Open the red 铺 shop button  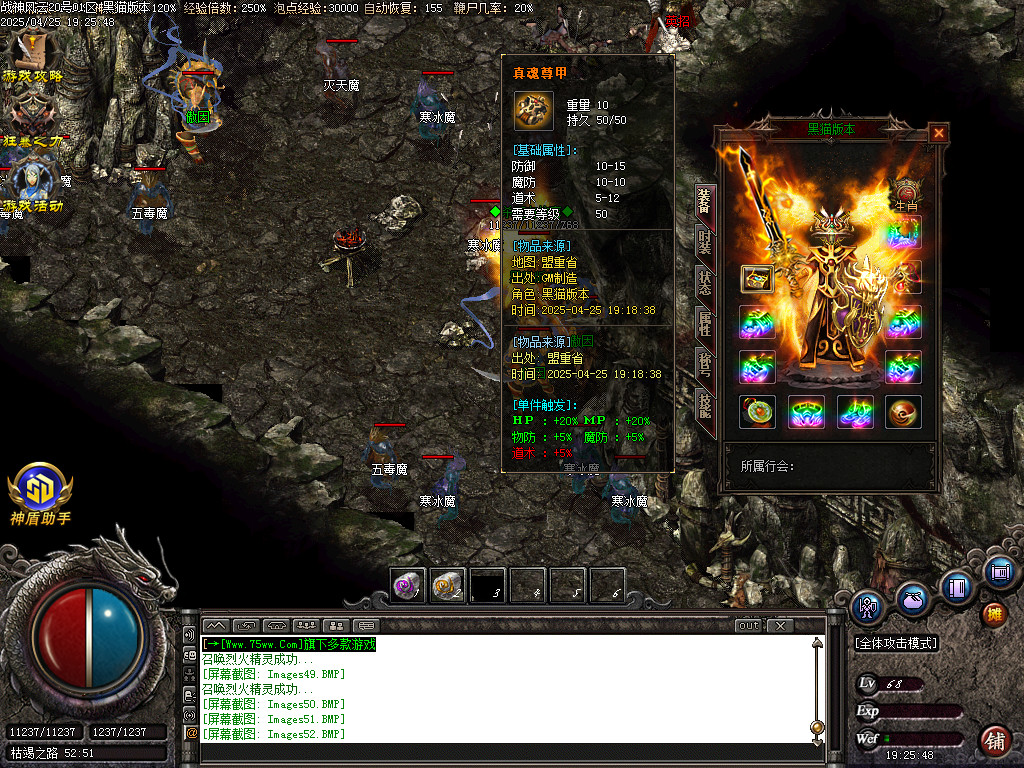pyautogui.click(x=994, y=740)
